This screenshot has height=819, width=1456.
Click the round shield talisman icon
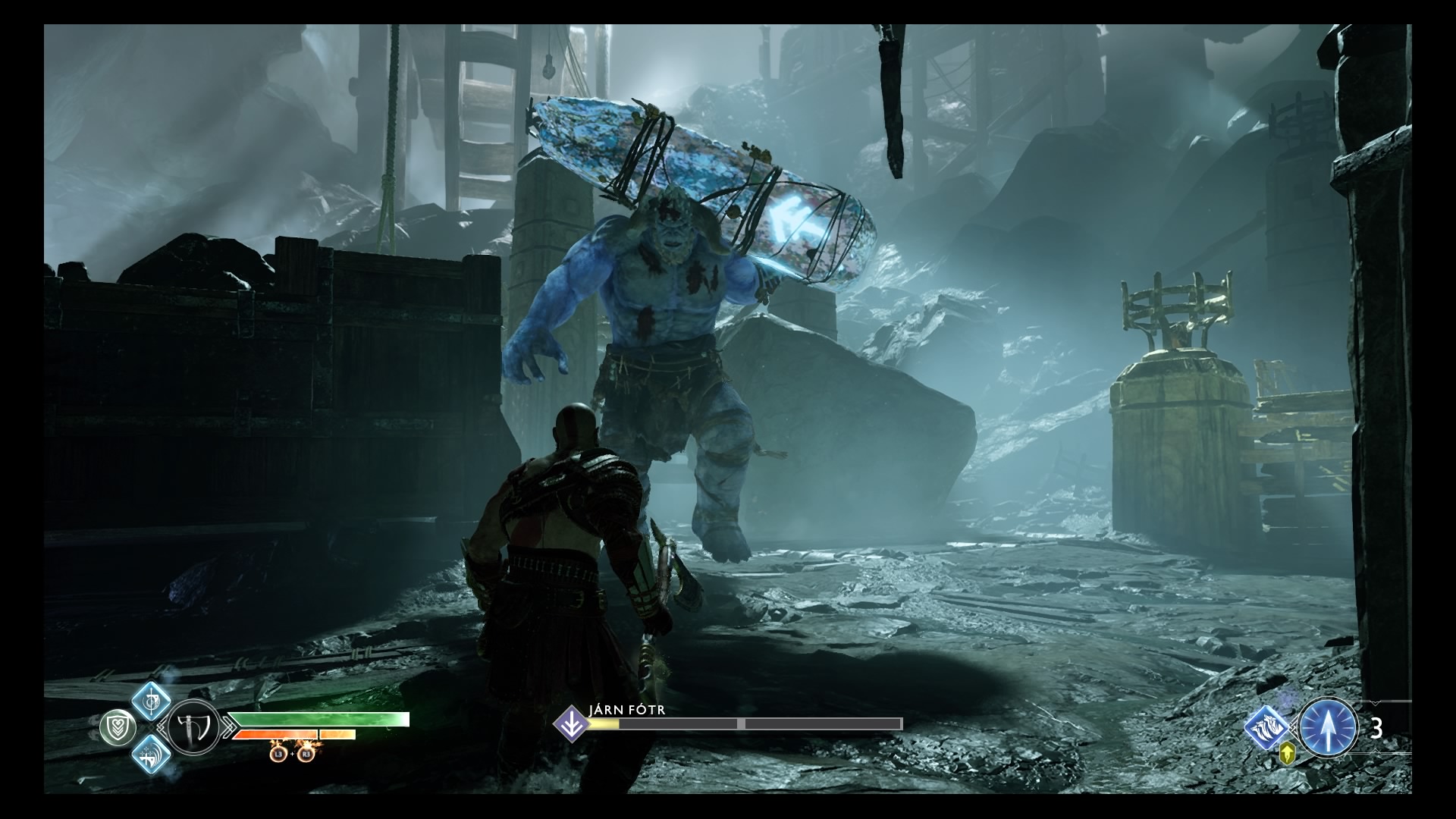click(x=118, y=728)
